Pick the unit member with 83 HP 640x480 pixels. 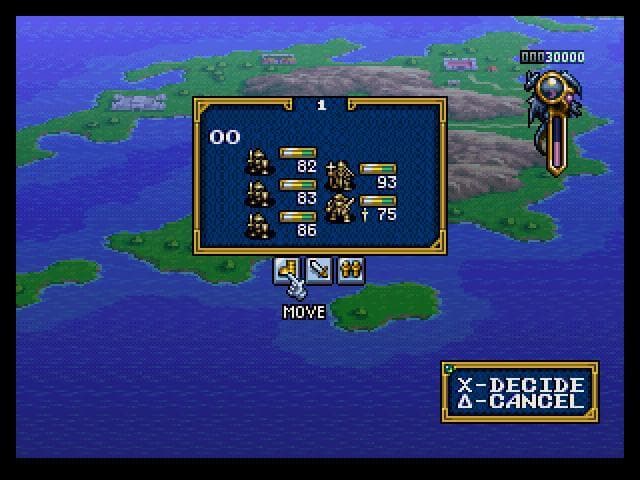tap(258, 193)
